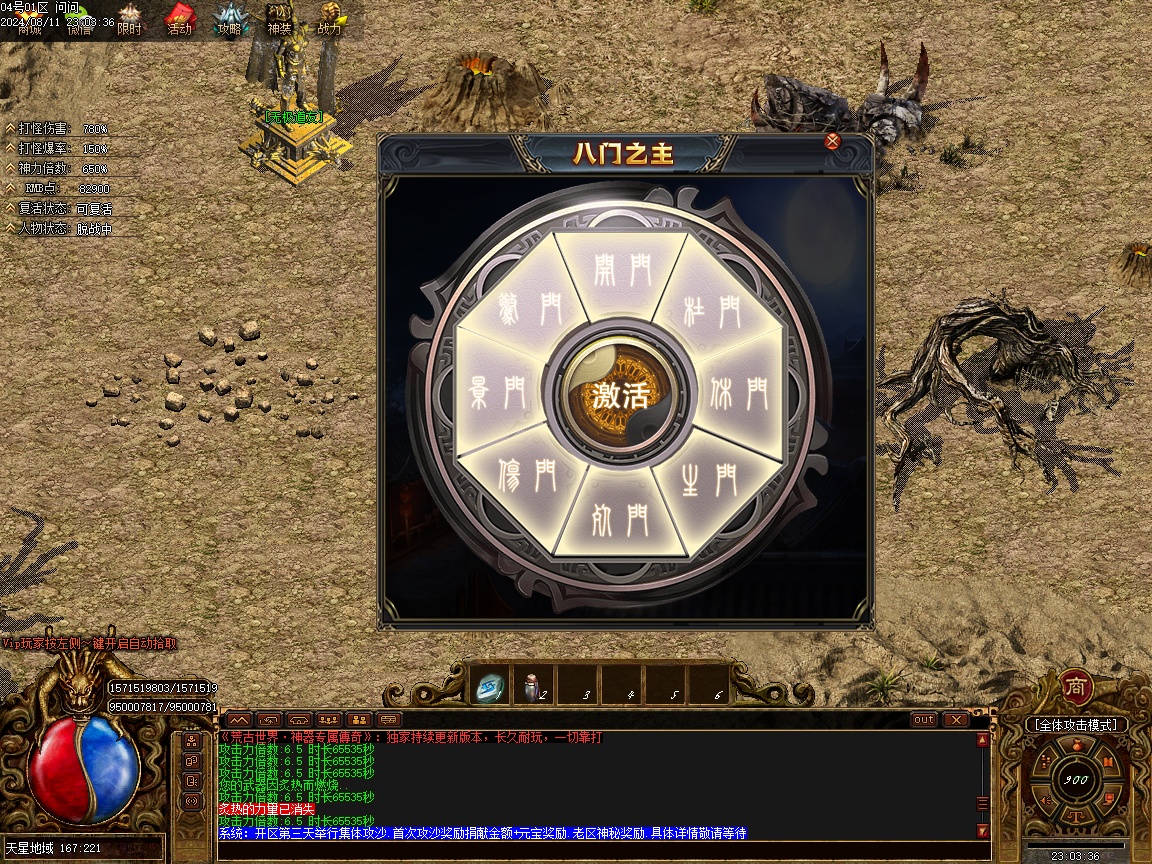Activate the 激活 button in the wheel center
The width and height of the screenshot is (1152, 864).
[620, 394]
